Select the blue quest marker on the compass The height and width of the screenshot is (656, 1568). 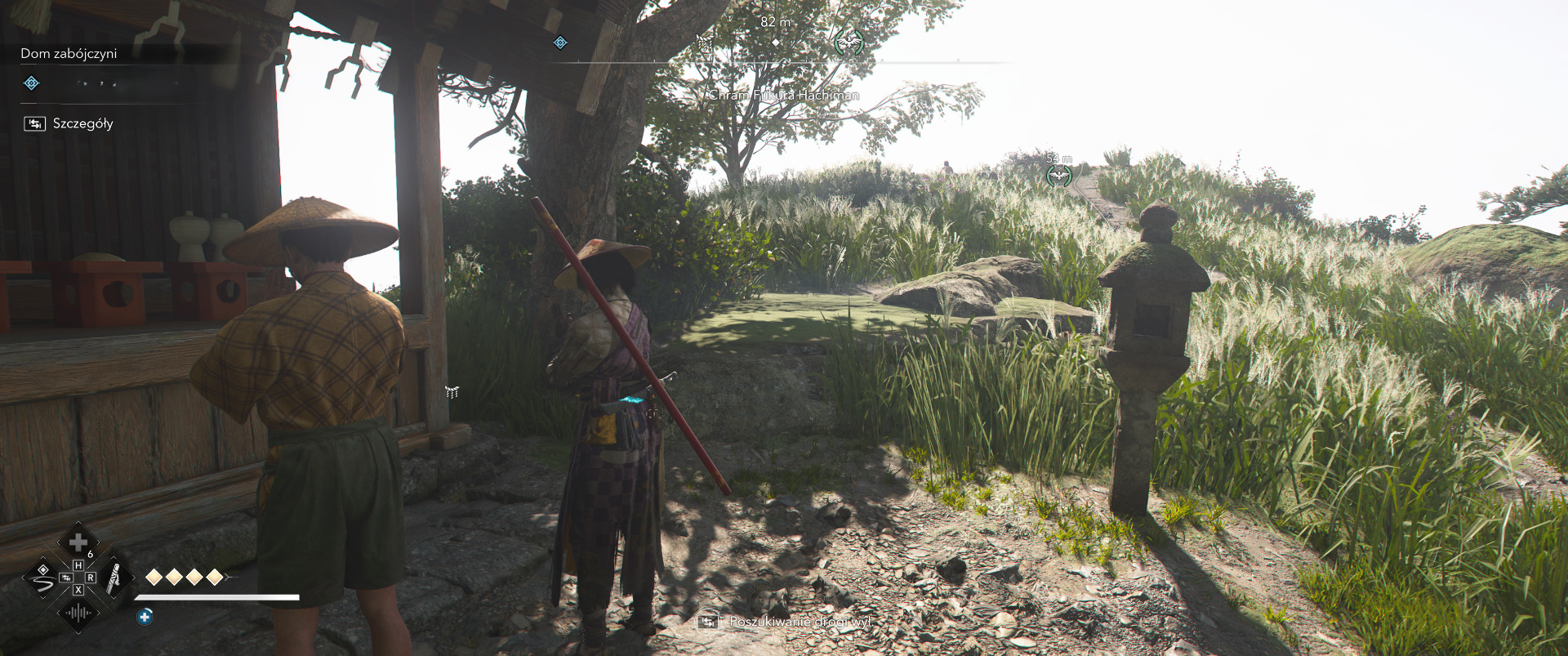click(560, 42)
